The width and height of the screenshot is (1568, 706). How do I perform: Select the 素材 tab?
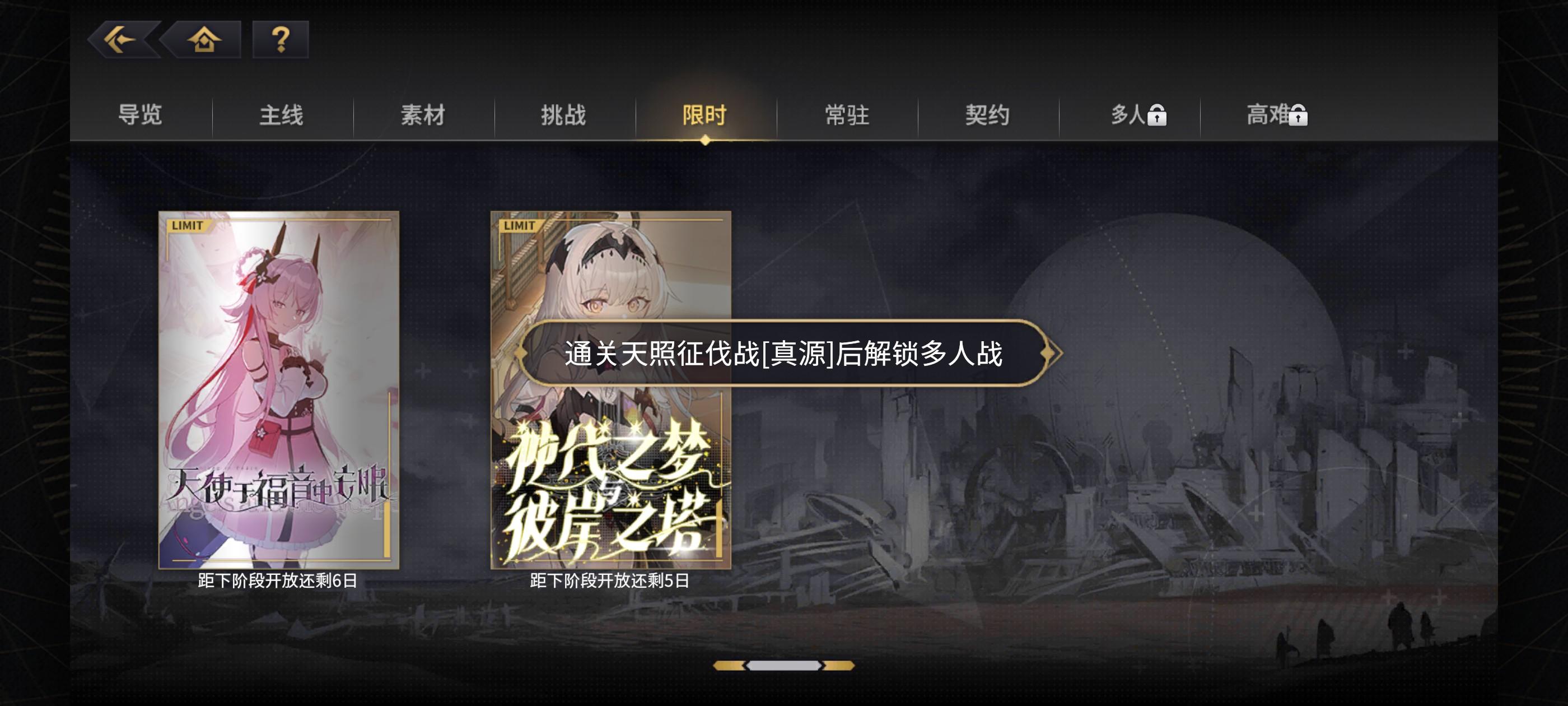423,115
